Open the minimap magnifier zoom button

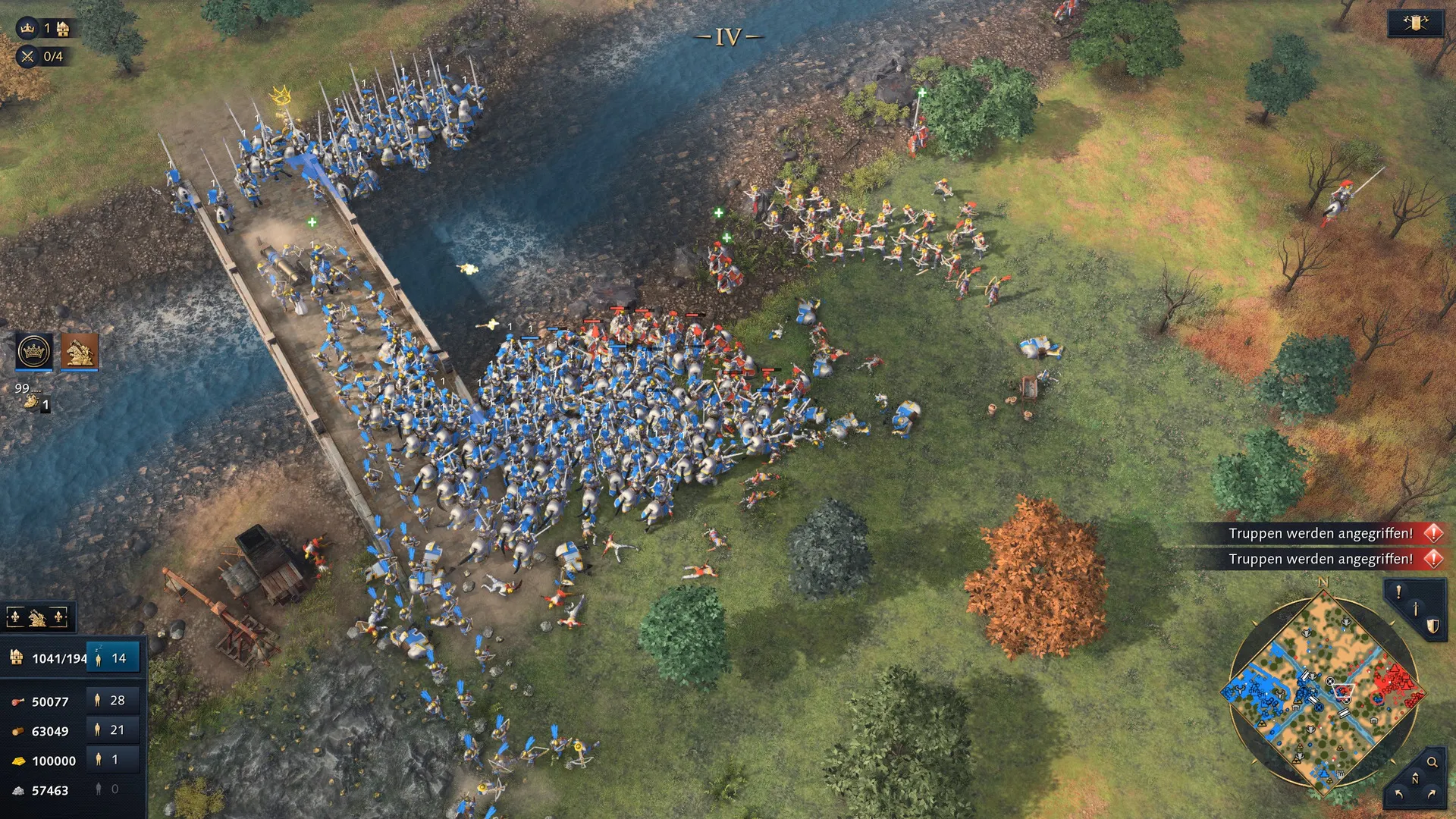[x=1432, y=762]
